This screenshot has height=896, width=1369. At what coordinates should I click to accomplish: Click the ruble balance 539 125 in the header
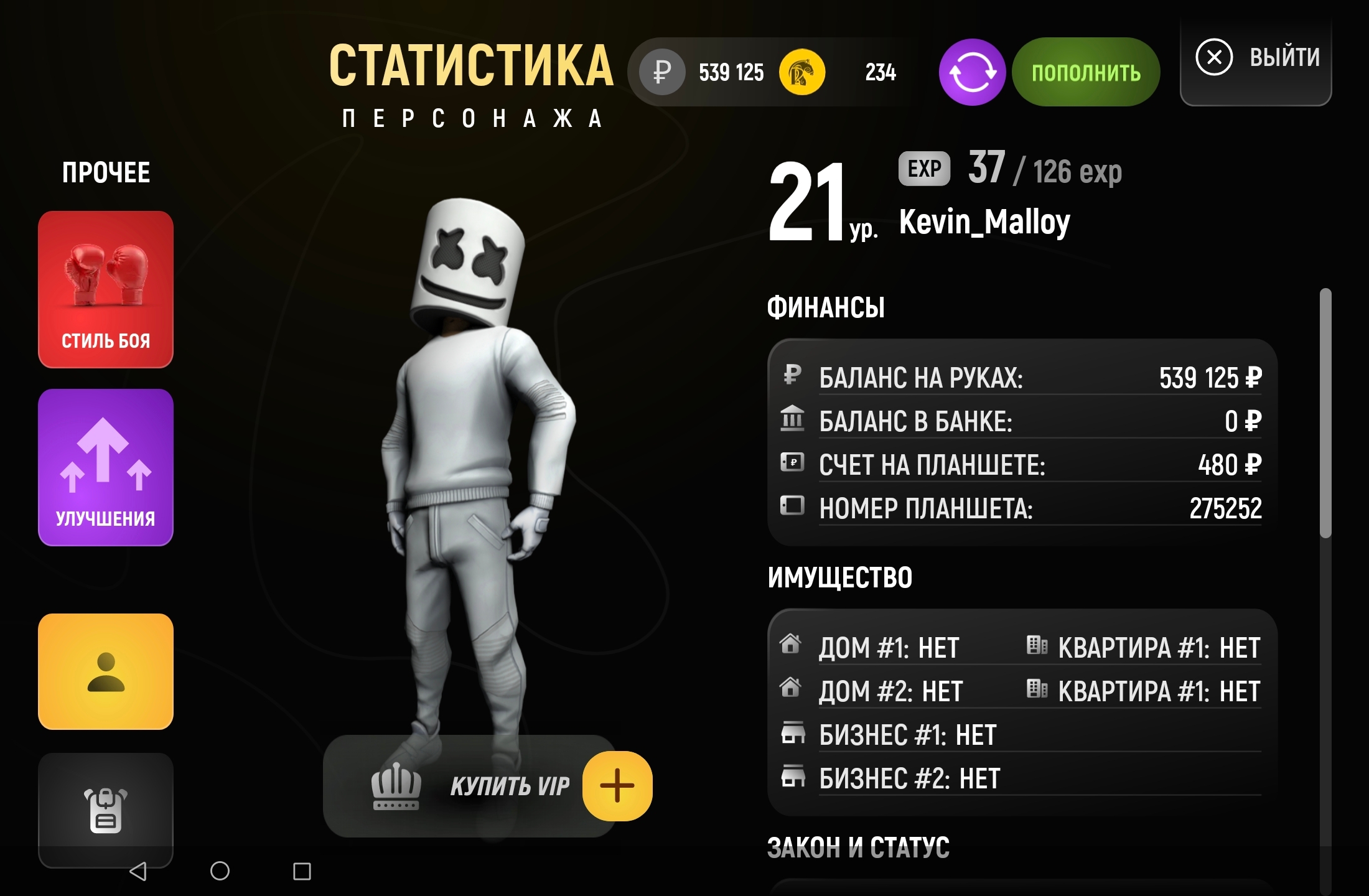click(x=732, y=72)
